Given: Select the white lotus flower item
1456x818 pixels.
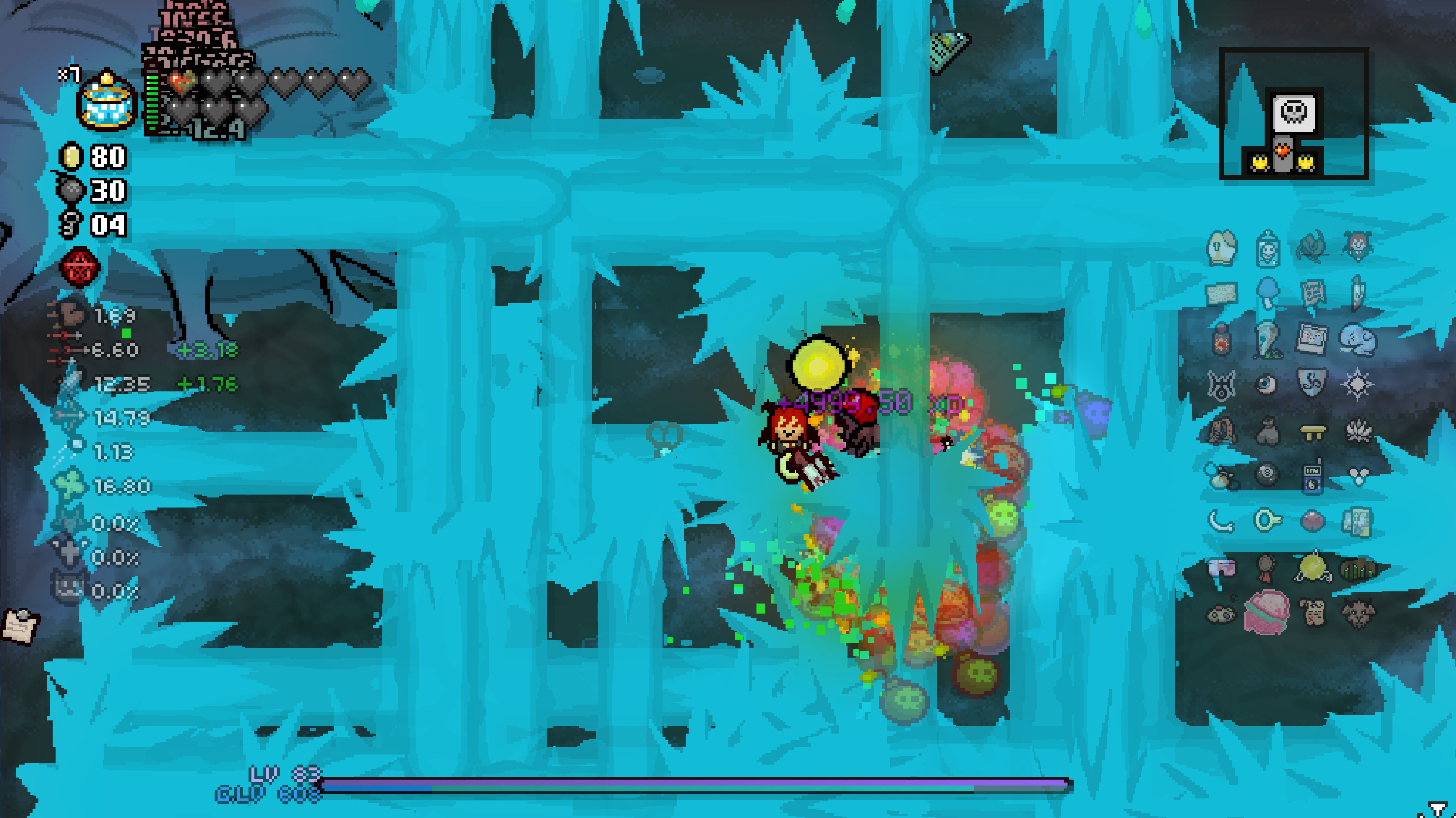Looking at the screenshot, I should [1358, 431].
